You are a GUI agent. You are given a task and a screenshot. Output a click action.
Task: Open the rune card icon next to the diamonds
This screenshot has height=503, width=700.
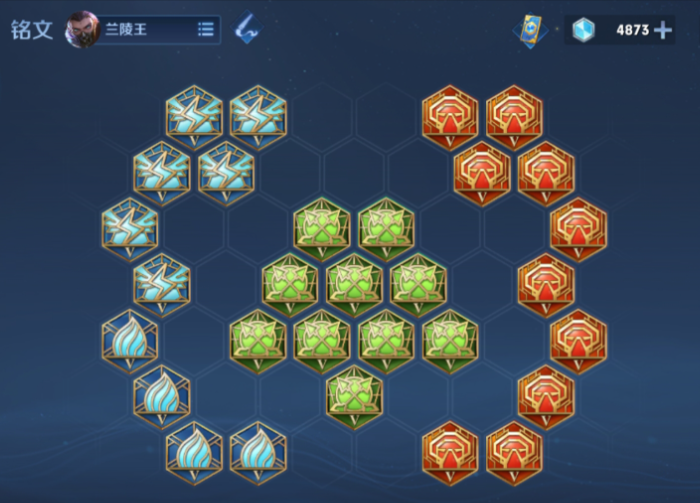(530, 29)
